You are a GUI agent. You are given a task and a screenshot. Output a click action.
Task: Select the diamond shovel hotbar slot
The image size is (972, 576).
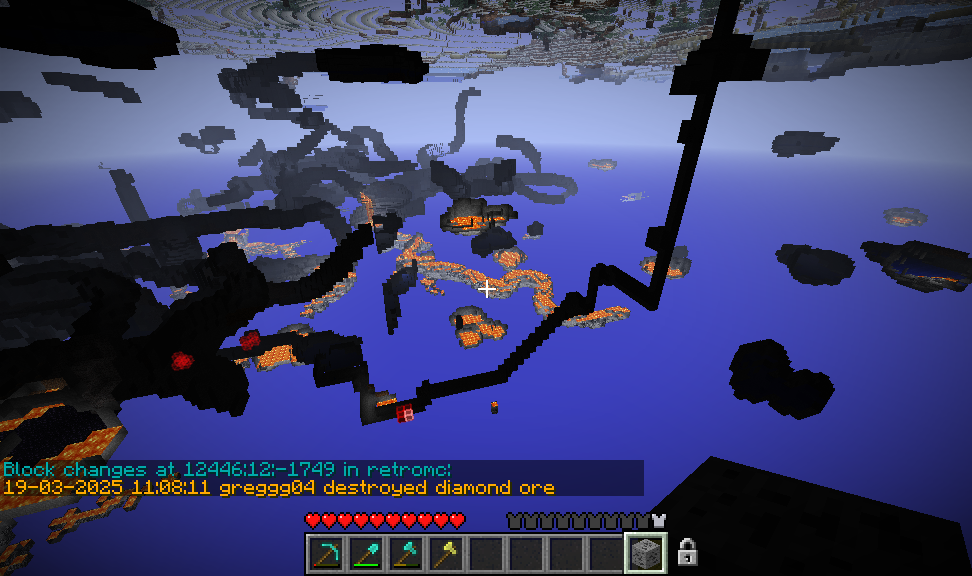[365, 553]
